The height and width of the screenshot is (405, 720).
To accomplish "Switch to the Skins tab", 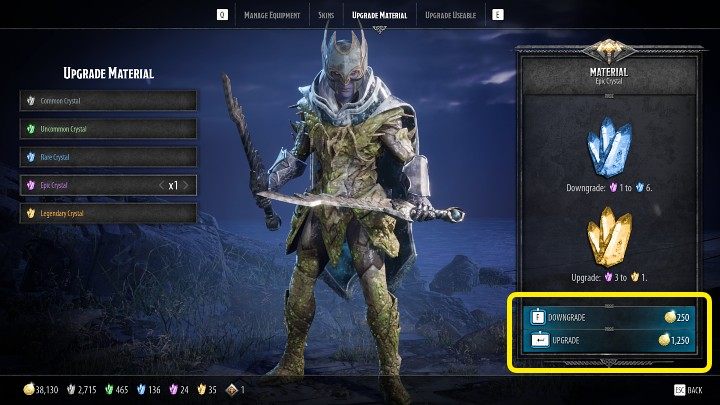I will [x=324, y=15].
